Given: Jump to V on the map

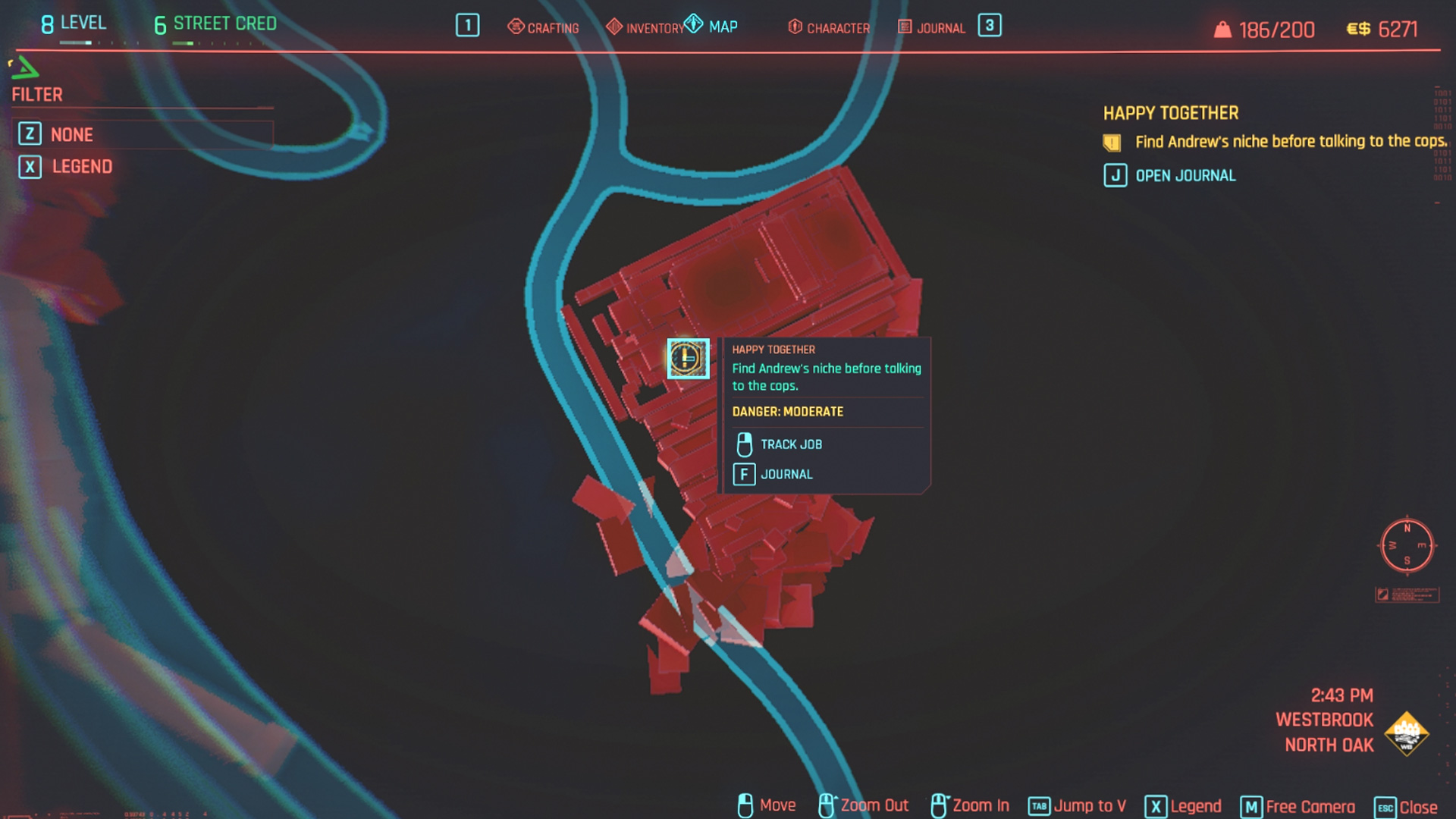Looking at the screenshot, I should point(1078,806).
